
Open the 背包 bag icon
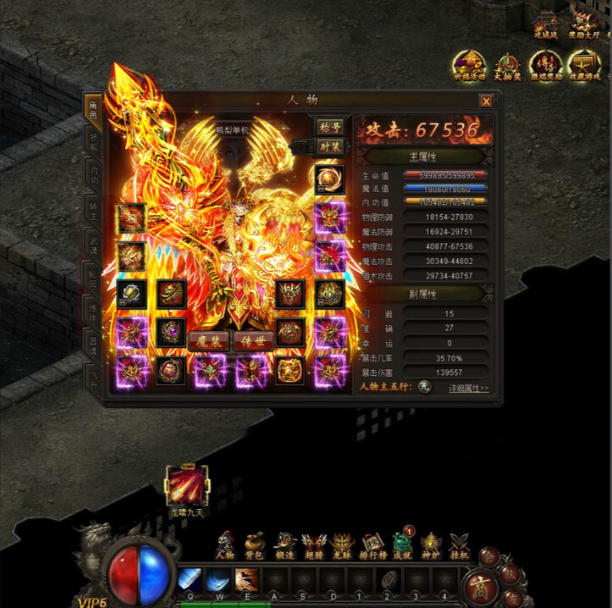(255, 545)
